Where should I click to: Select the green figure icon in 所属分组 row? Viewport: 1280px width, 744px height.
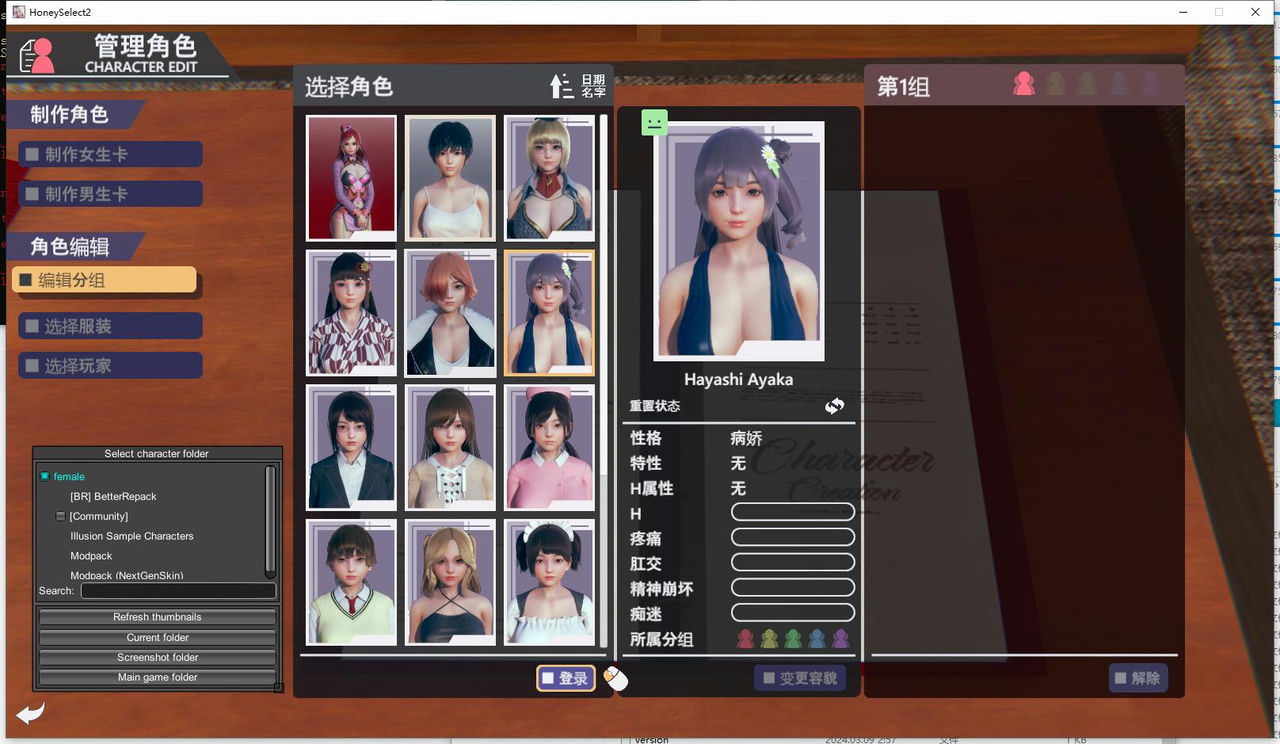[x=793, y=637]
